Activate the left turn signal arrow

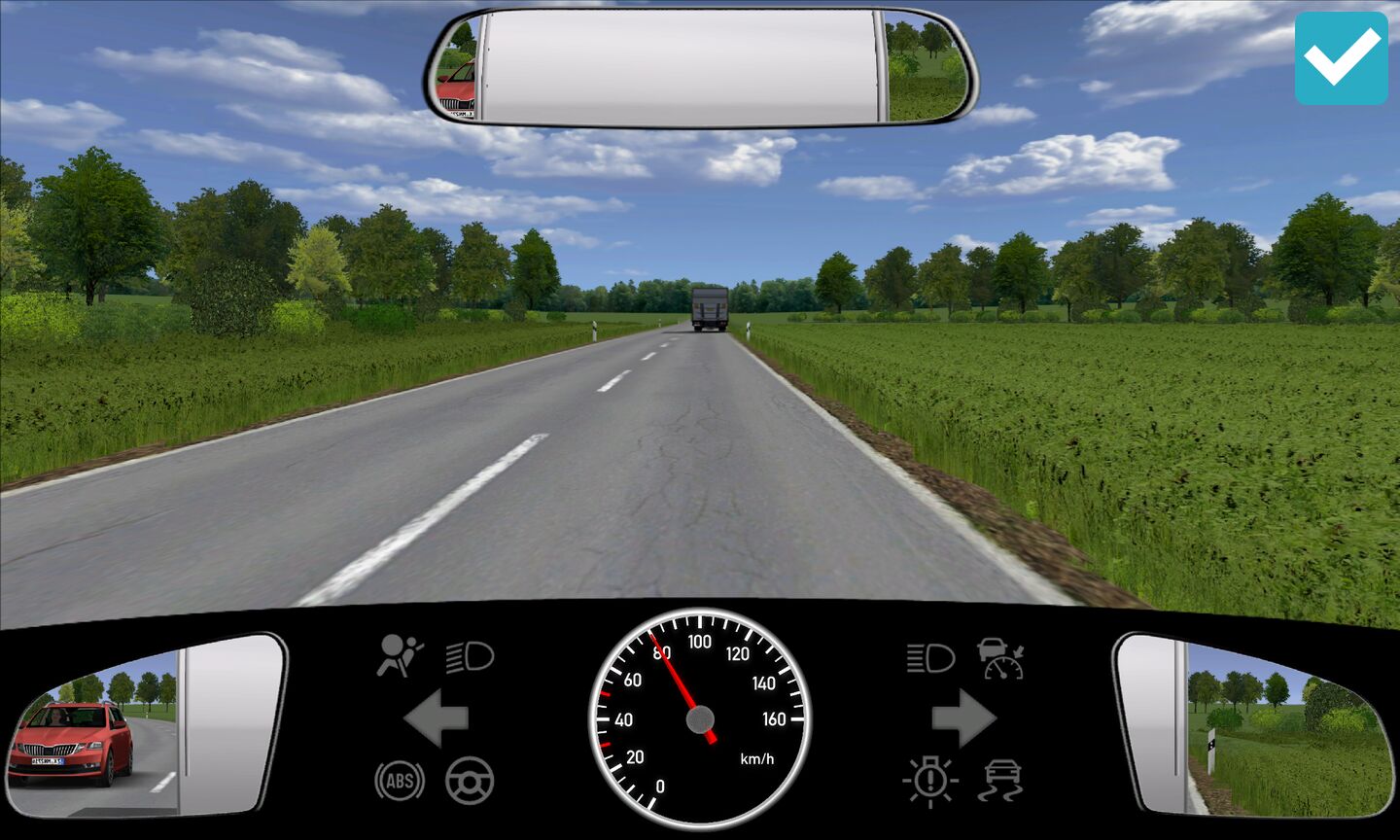pos(437,718)
